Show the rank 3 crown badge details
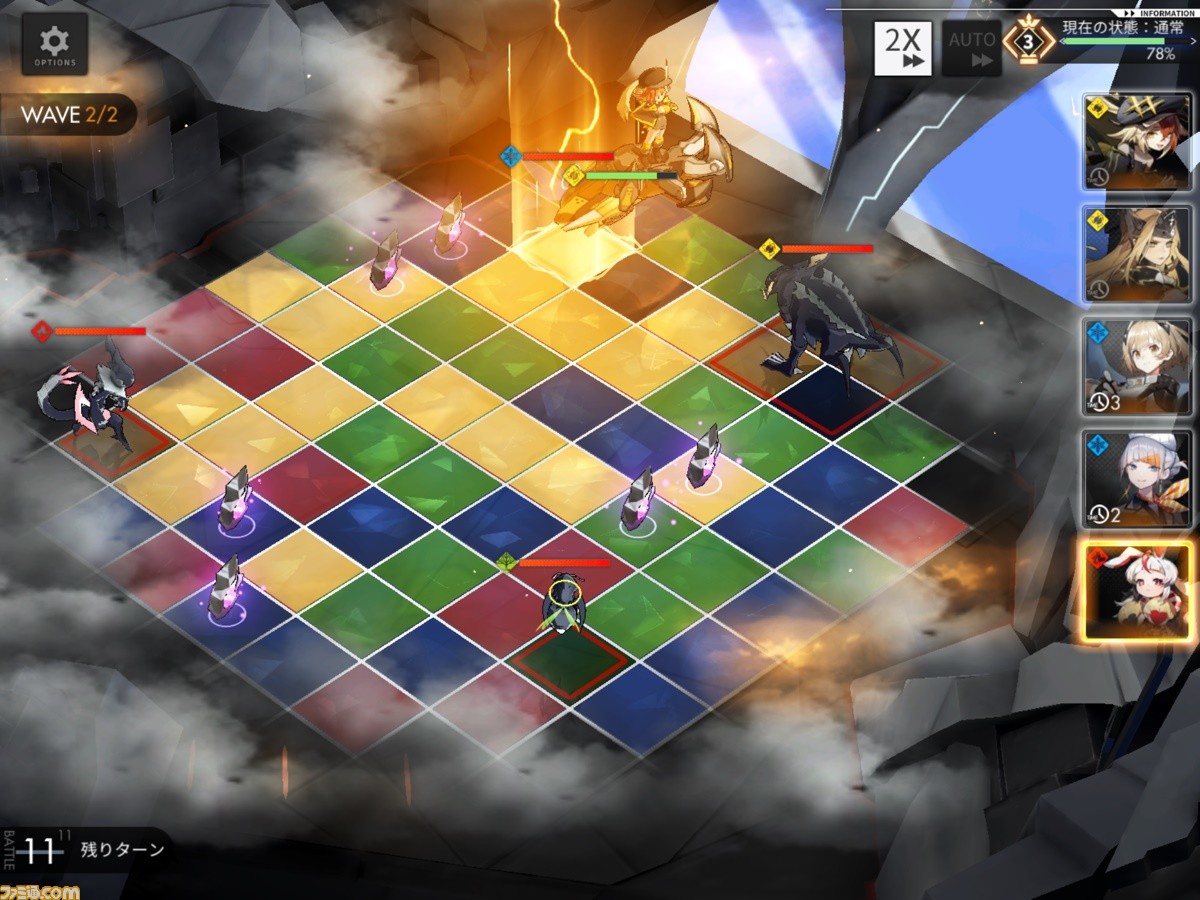The image size is (1200, 900). pyautogui.click(x=1027, y=43)
